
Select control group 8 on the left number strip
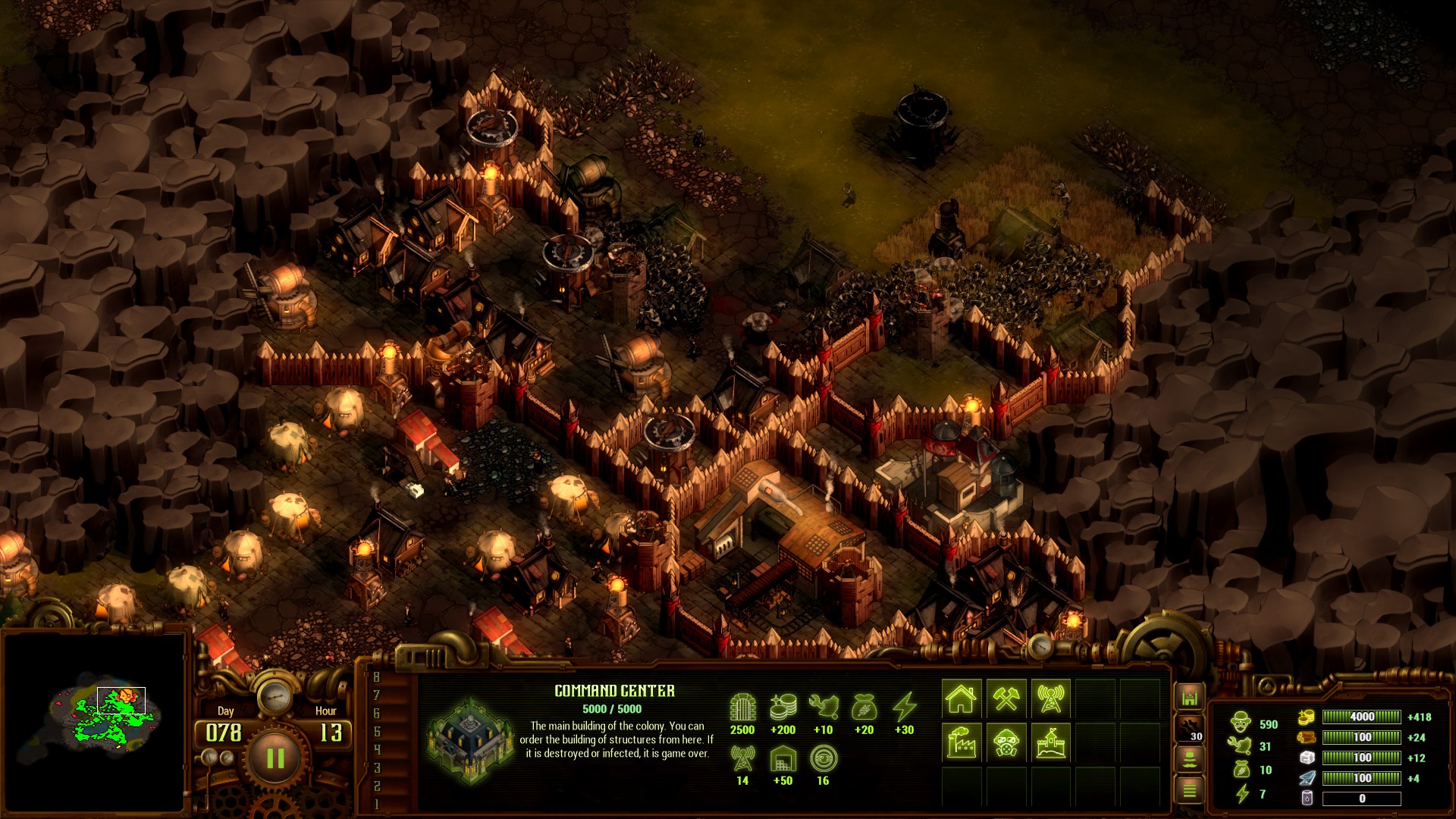tap(377, 678)
